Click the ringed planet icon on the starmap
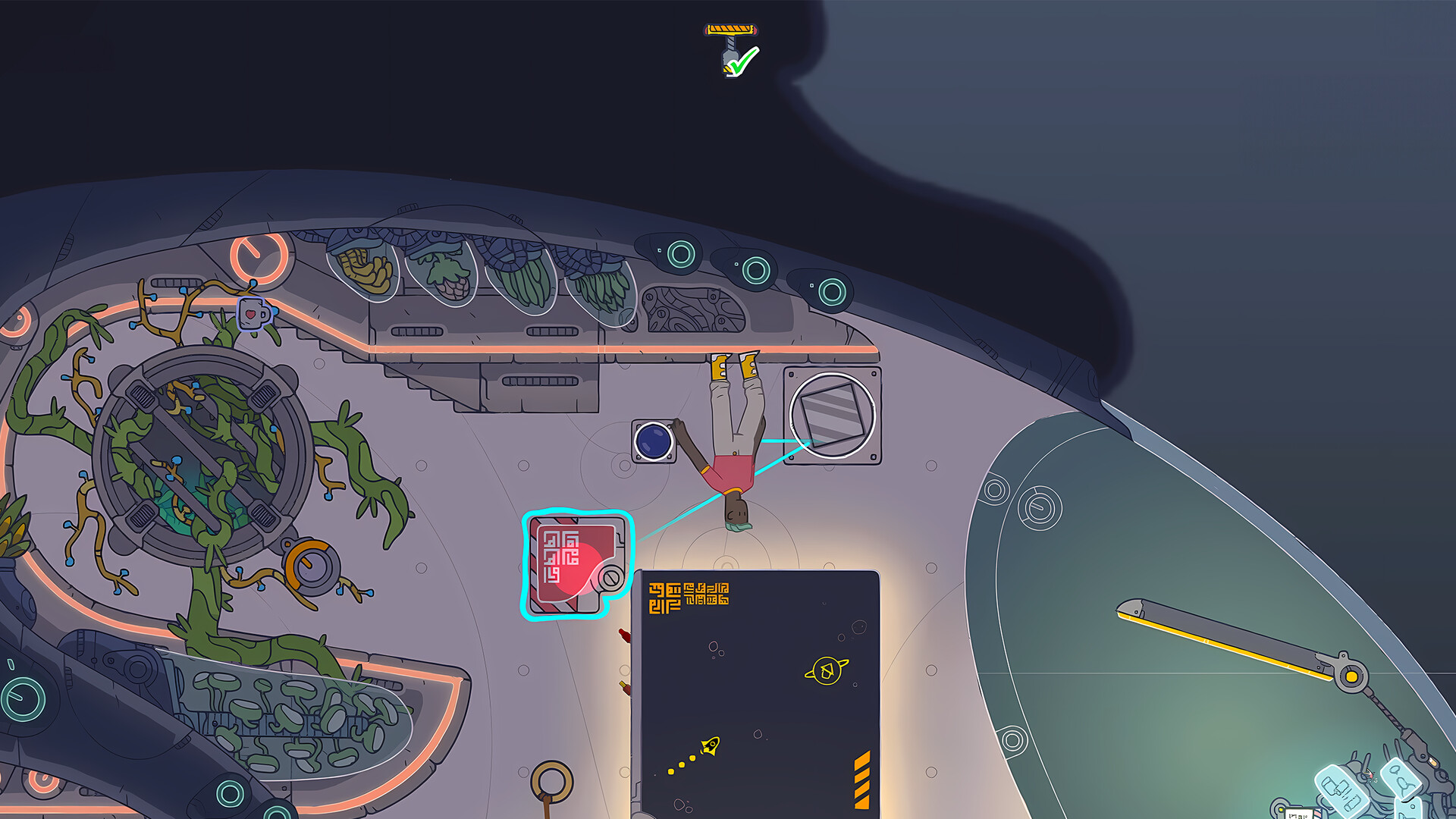Viewport: 1456px width, 819px height. [827, 670]
